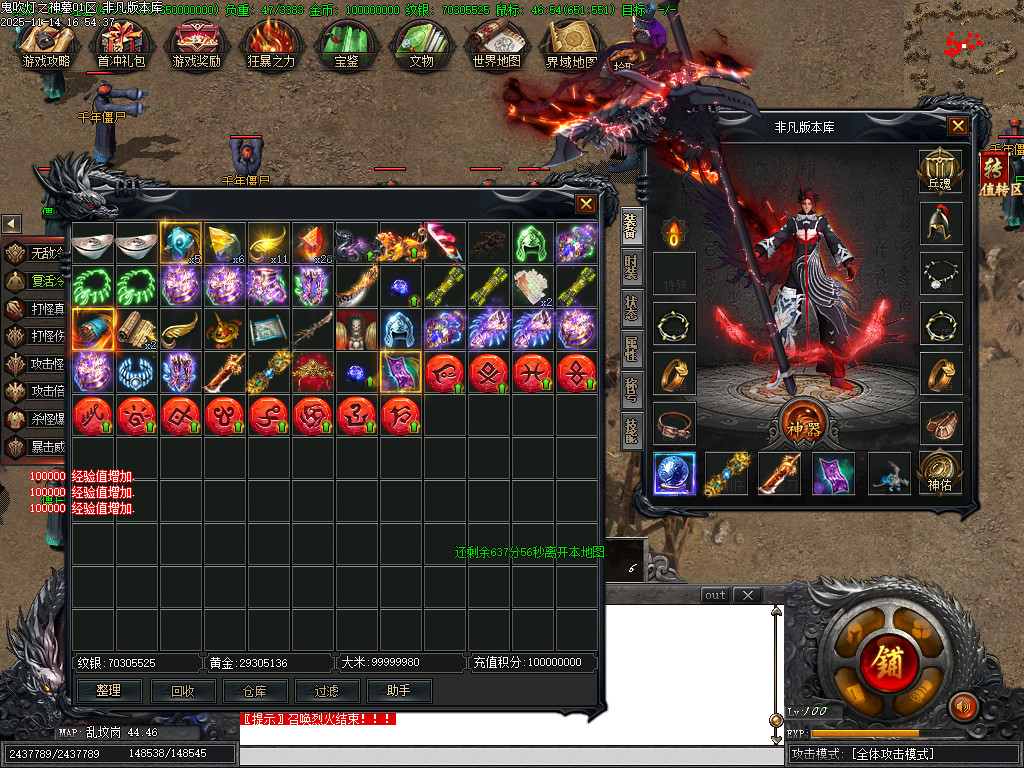This screenshot has height=768, width=1024.
Task: Toggle the sound speaker button
Action: coord(963,706)
